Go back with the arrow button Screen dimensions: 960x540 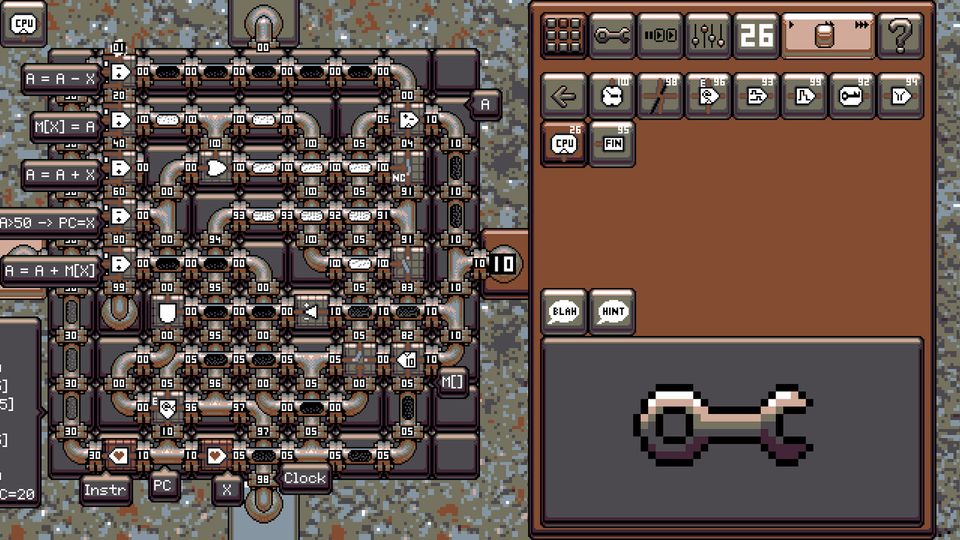[564, 96]
